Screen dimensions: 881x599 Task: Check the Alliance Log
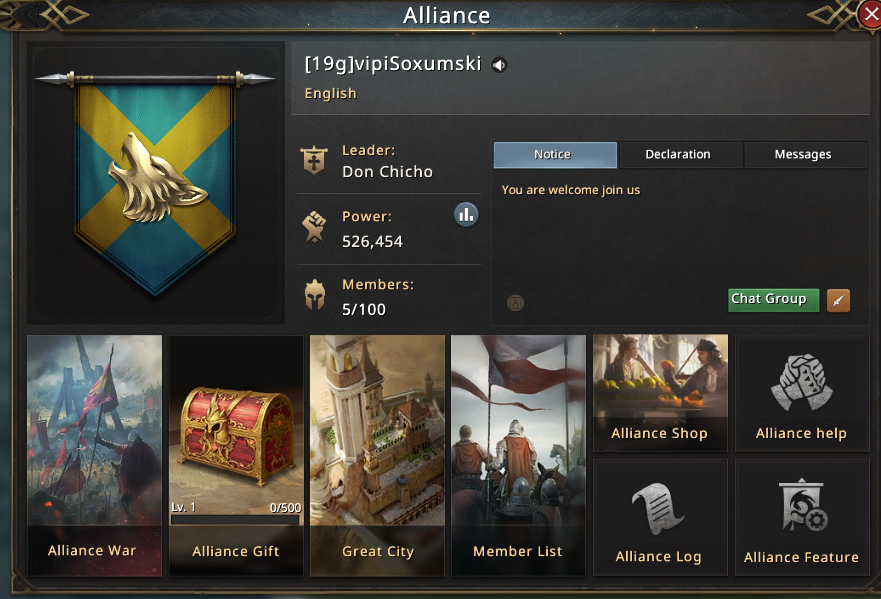pyautogui.click(x=659, y=517)
